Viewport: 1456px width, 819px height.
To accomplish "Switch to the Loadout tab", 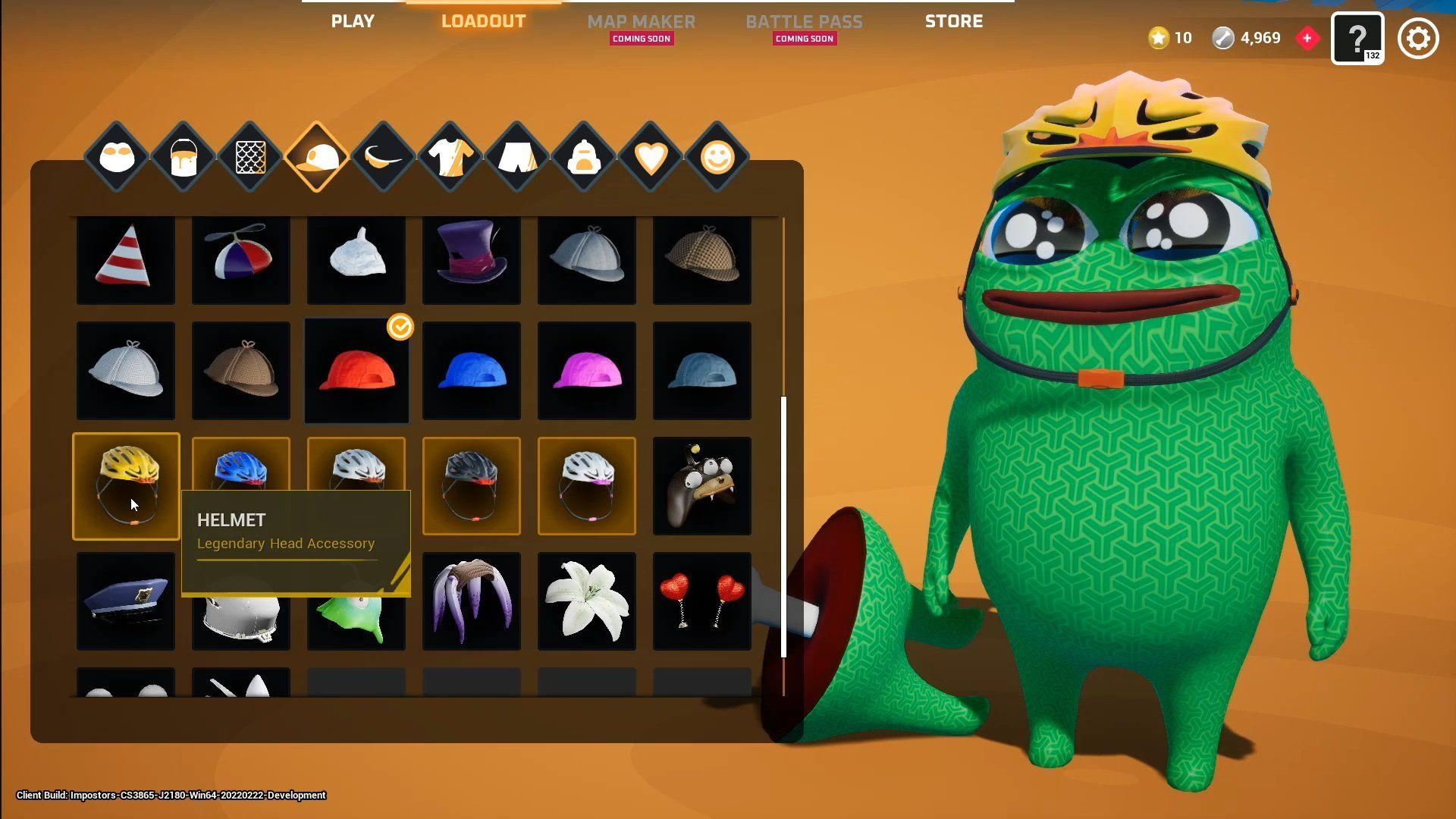I will (483, 21).
